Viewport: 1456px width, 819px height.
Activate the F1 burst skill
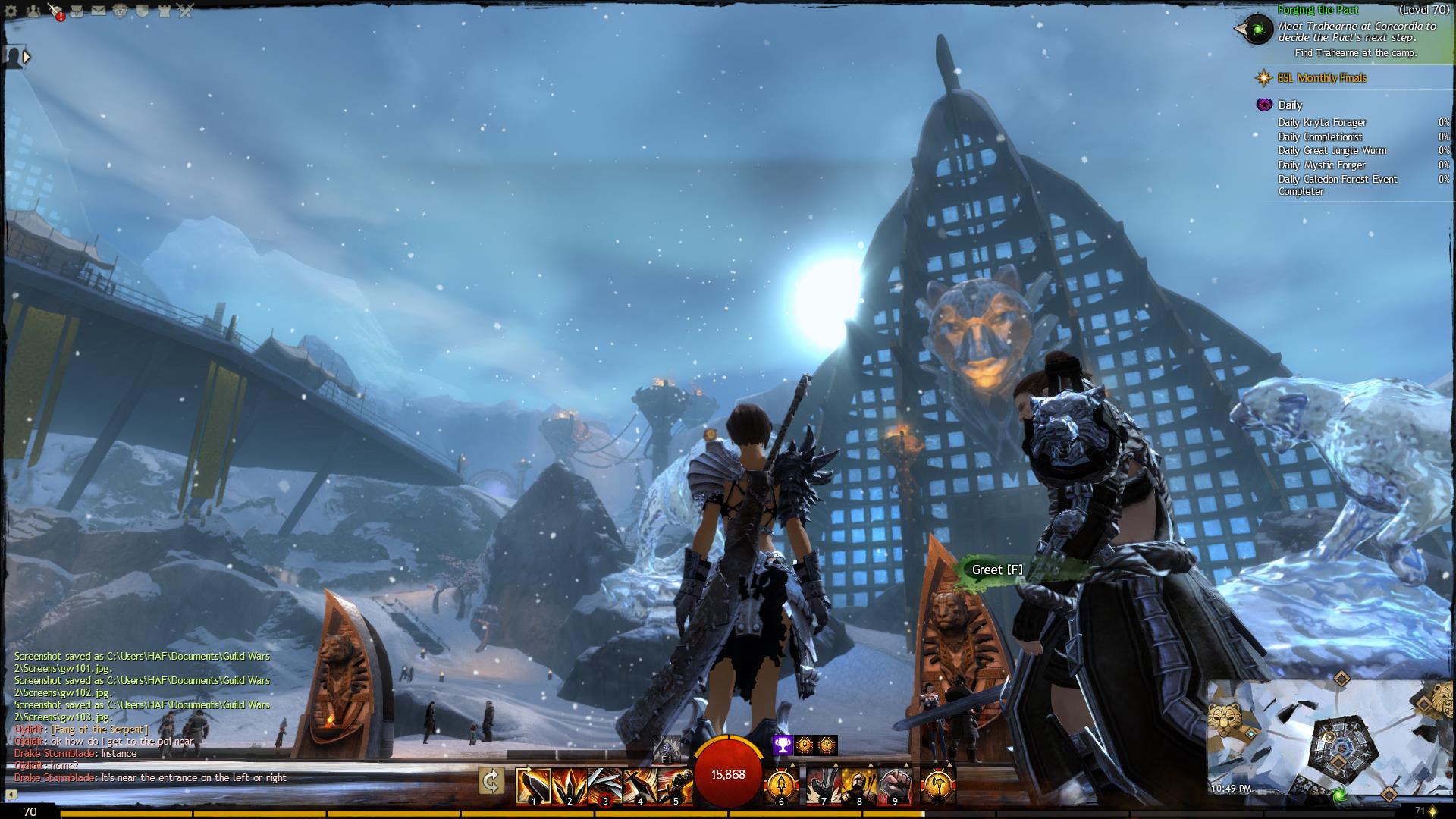(x=667, y=748)
